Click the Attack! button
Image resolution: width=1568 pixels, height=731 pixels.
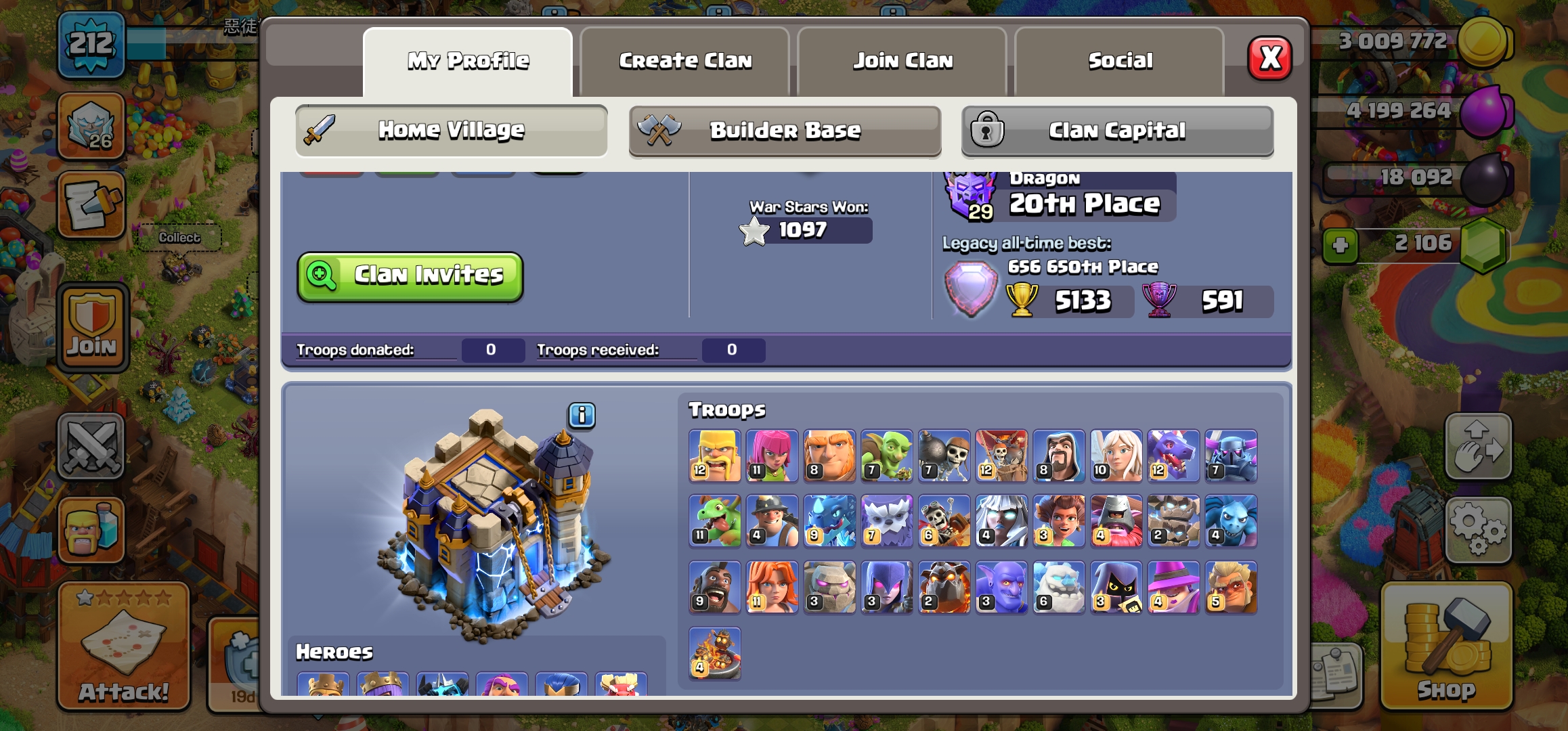coord(123,646)
